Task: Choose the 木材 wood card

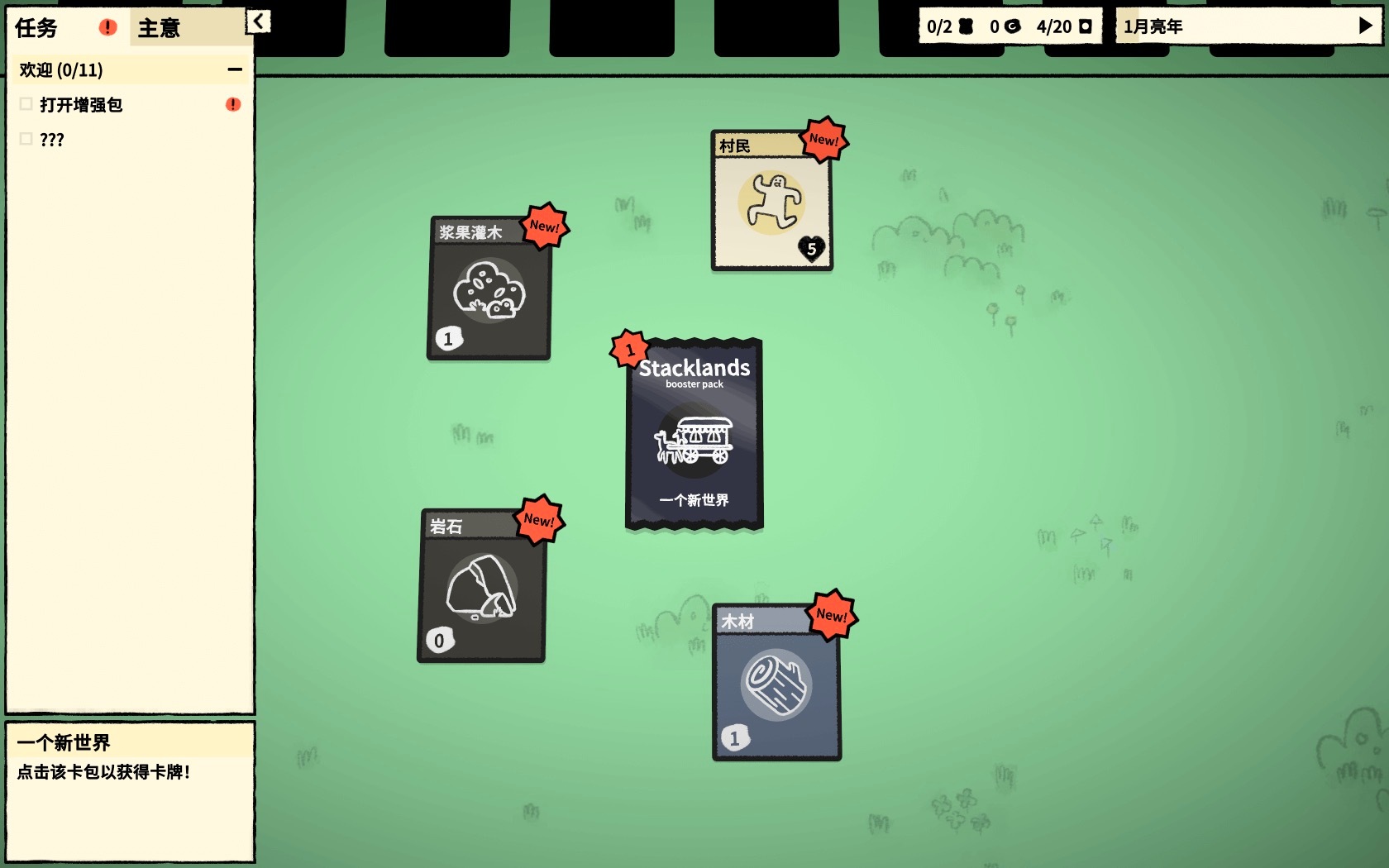Action: point(776,682)
